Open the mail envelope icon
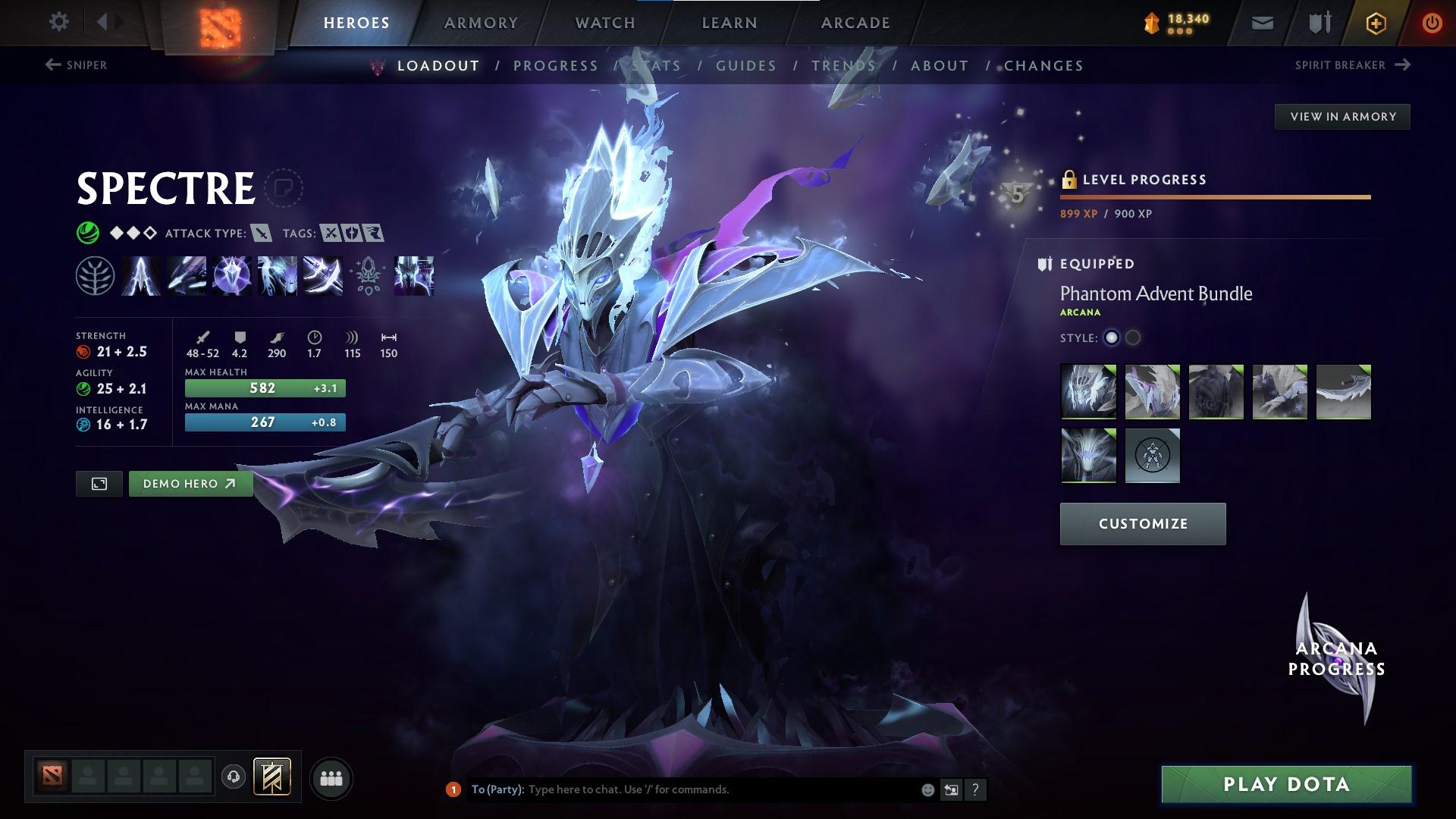Screen dimensions: 1456x819 click(1262, 23)
